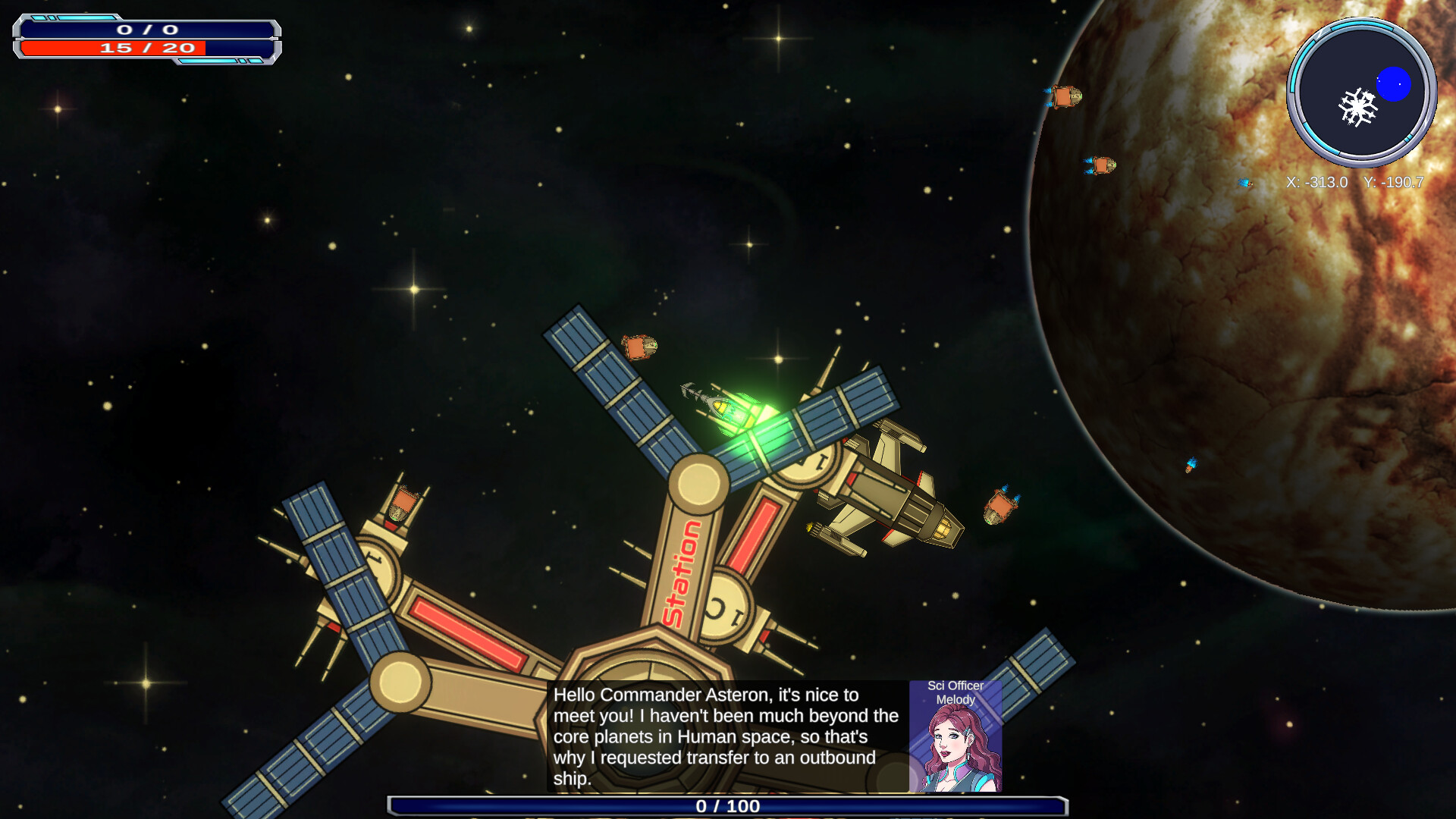Click the red 15/20 hull health bar
1456x819 pixels.
(149, 47)
